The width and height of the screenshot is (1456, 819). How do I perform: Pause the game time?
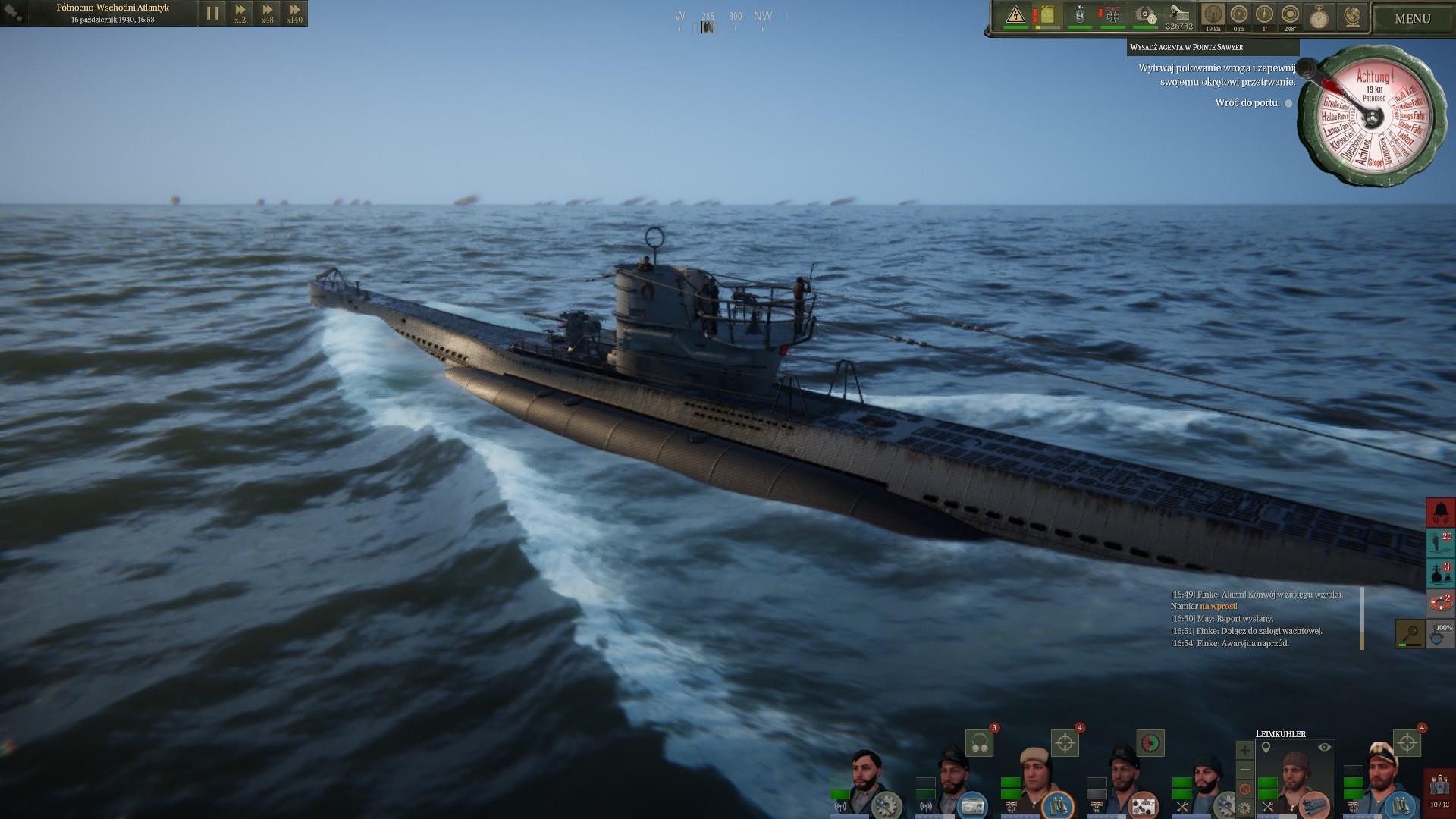pos(212,14)
